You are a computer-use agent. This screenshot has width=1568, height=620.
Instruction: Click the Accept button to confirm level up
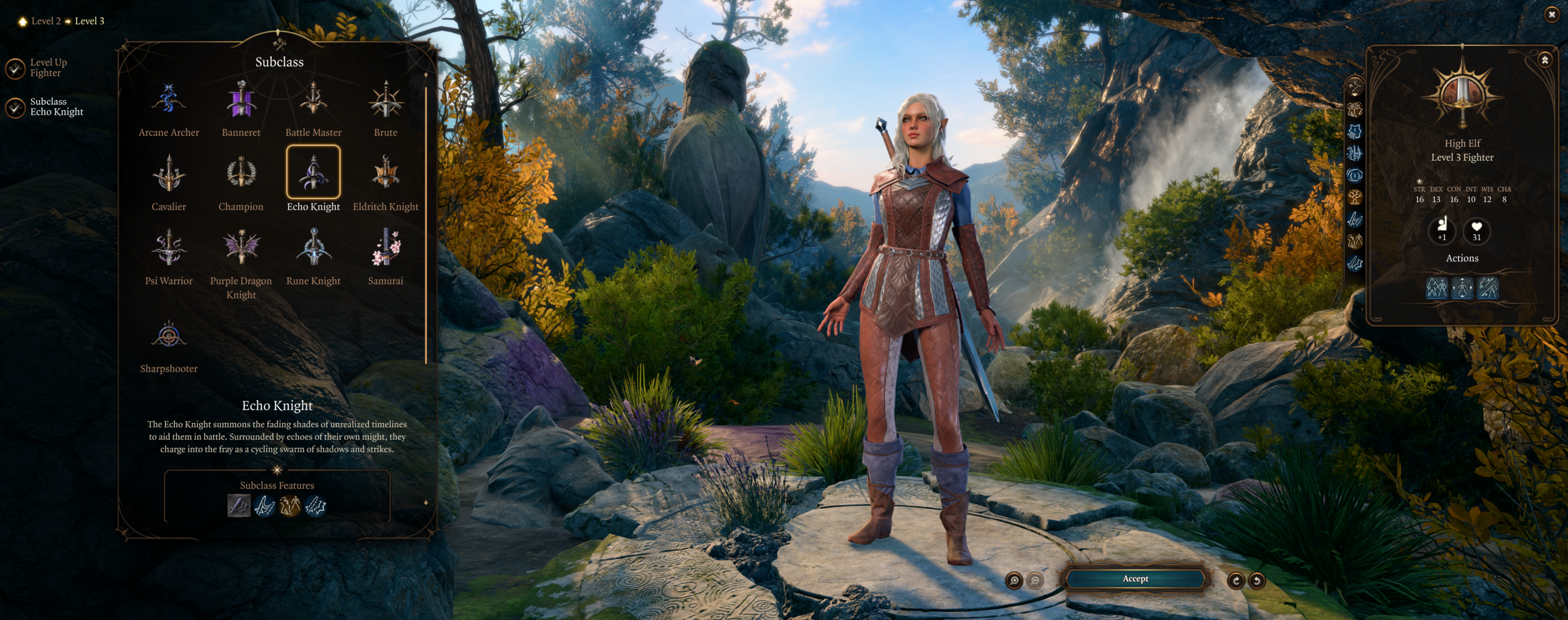click(x=1135, y=579)
